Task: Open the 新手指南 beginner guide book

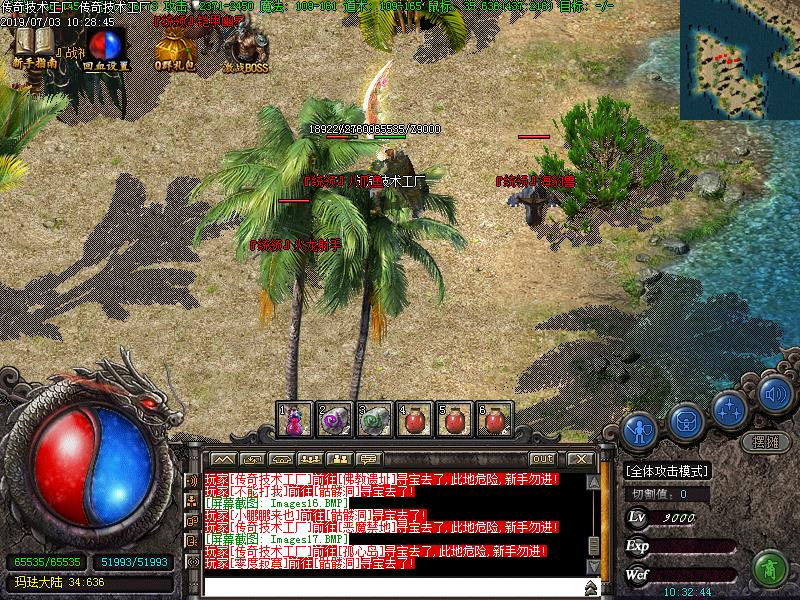Action: tap(35, 46)
